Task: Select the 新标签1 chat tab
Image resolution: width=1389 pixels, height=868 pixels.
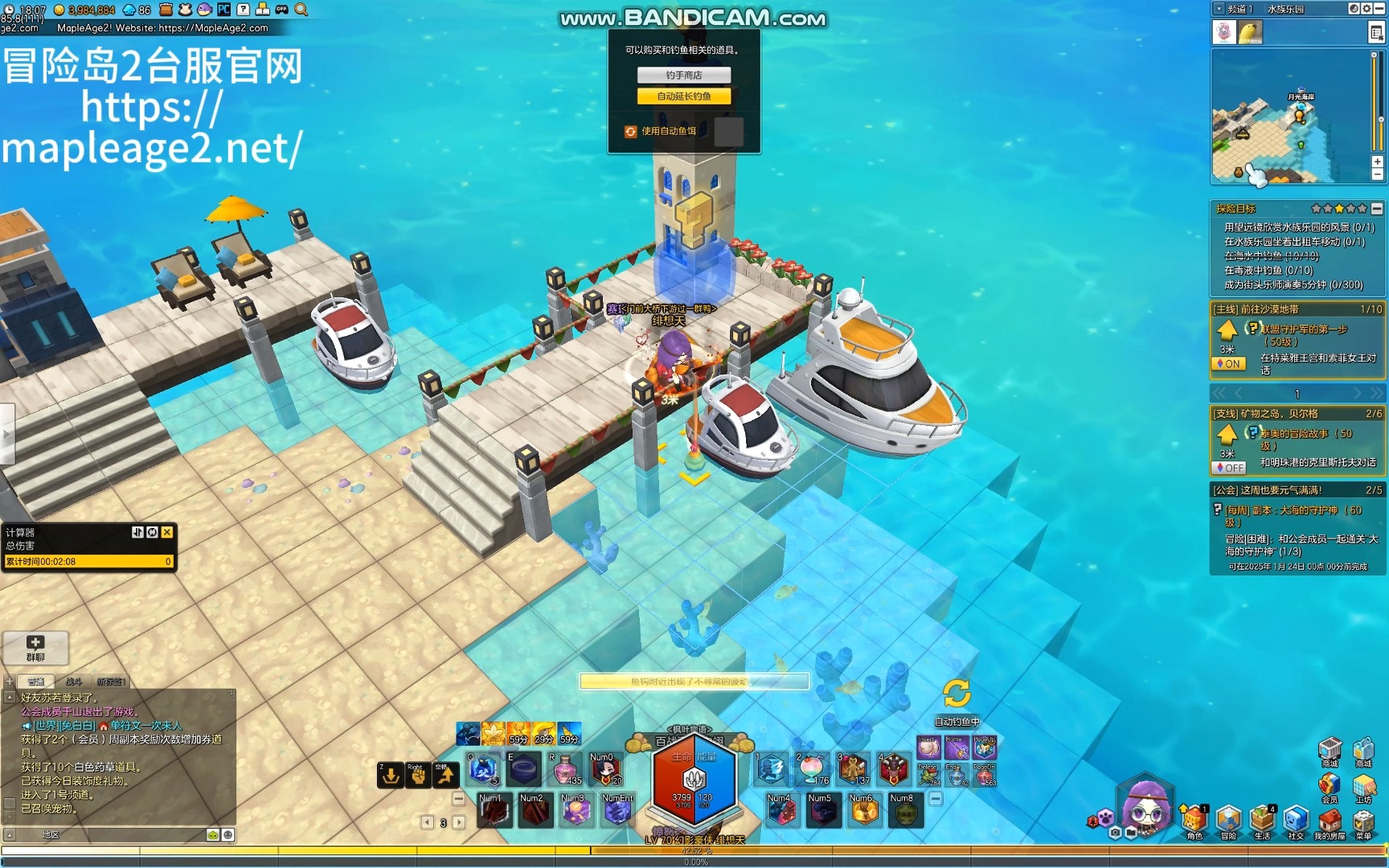Action: (111, 682)
